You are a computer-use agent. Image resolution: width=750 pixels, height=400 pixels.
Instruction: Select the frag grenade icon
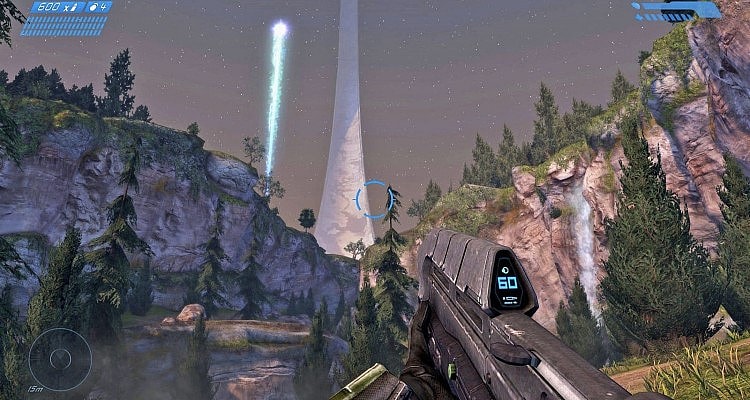tap(94, 8)
